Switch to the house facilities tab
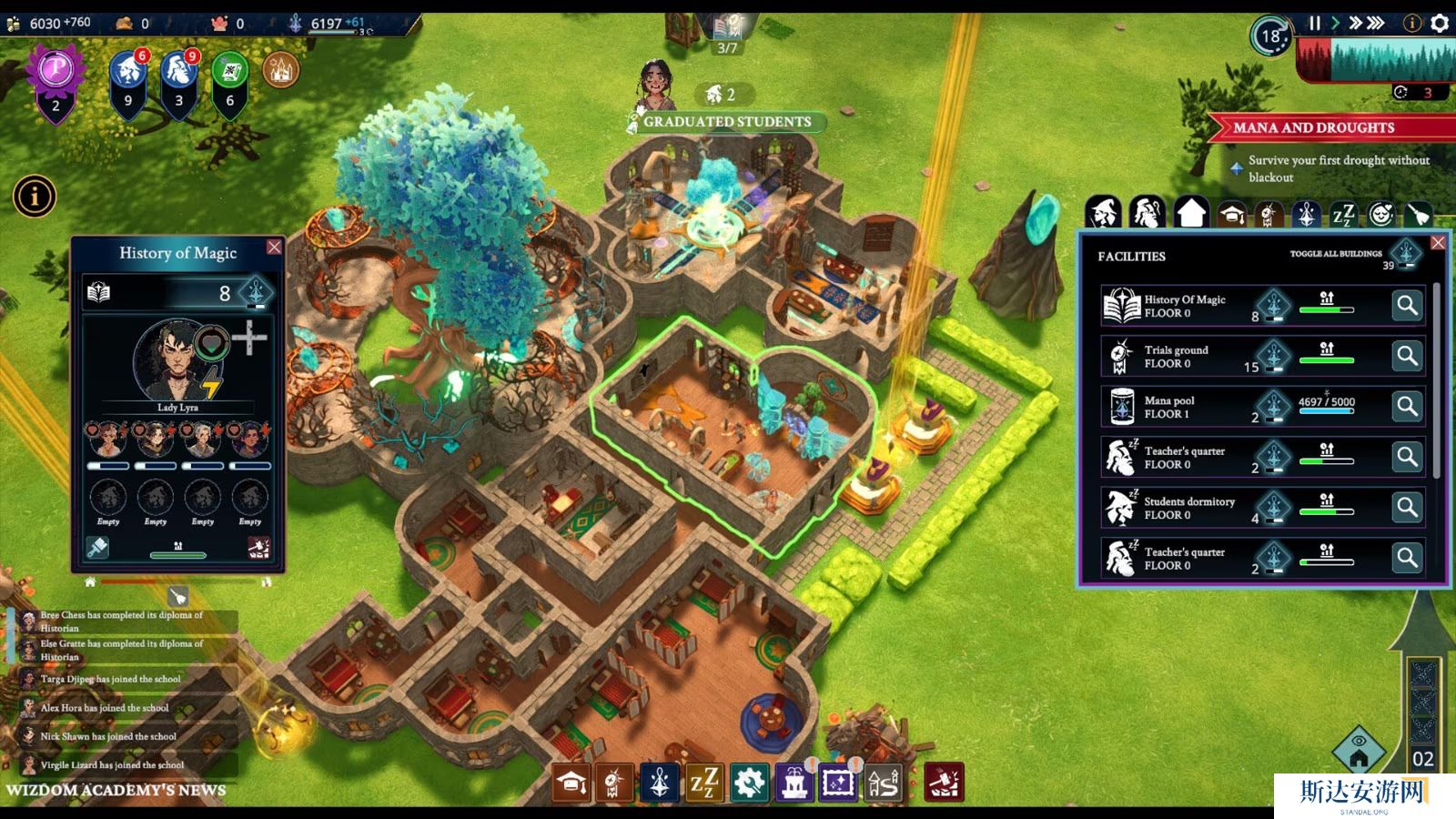This screenshot has width=1456, height=819. (1190, 214)
